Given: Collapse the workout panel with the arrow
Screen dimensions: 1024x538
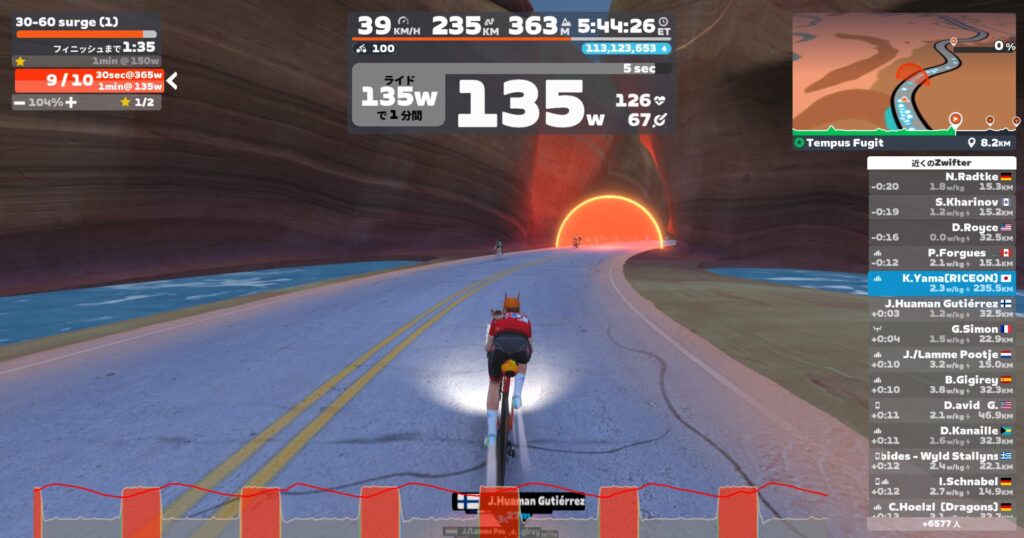Looking at the screenshot, I should 173,81.
